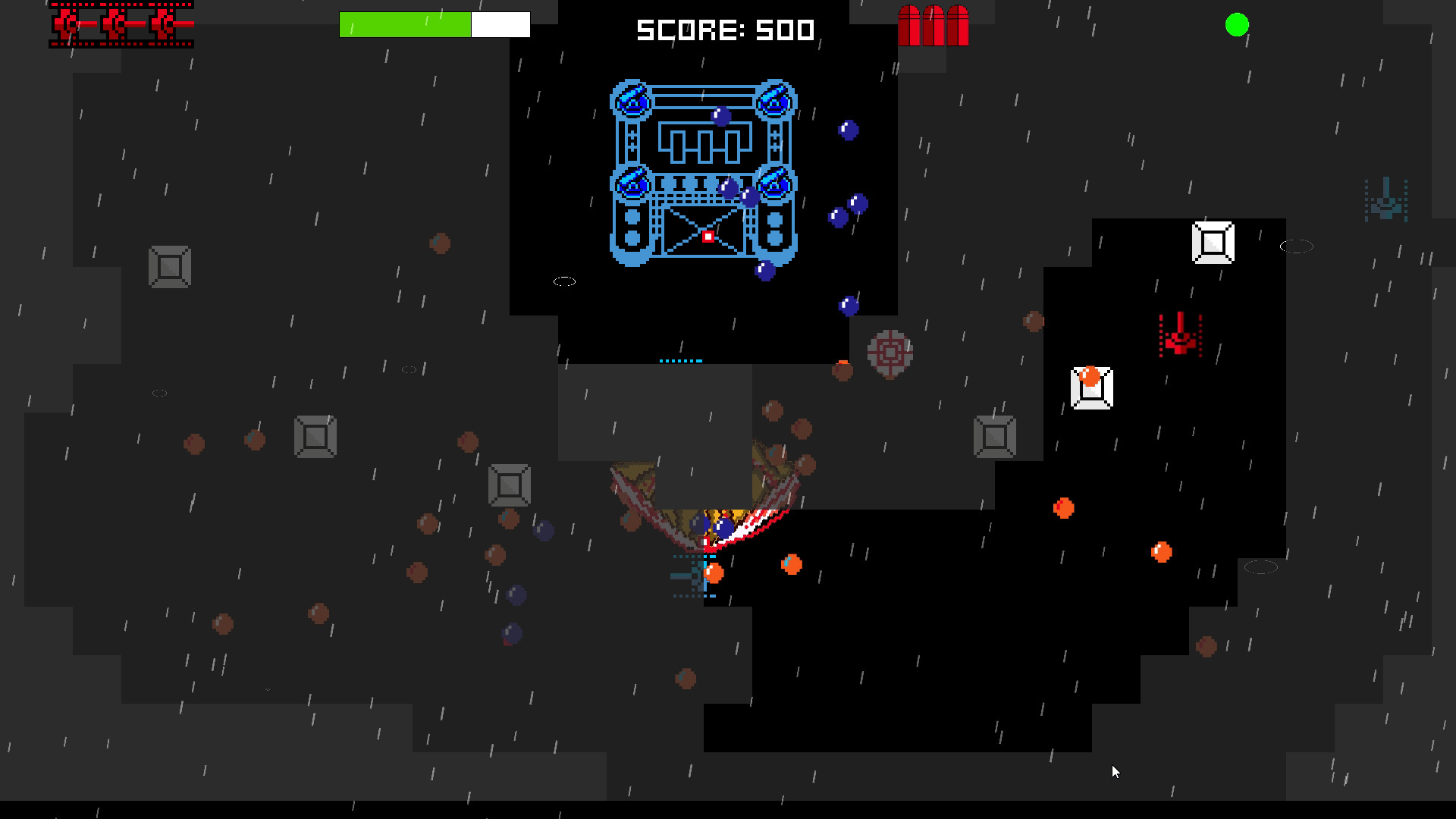Click an orange orb pickup on the right
The image size is (1456, 819).
1065,509
